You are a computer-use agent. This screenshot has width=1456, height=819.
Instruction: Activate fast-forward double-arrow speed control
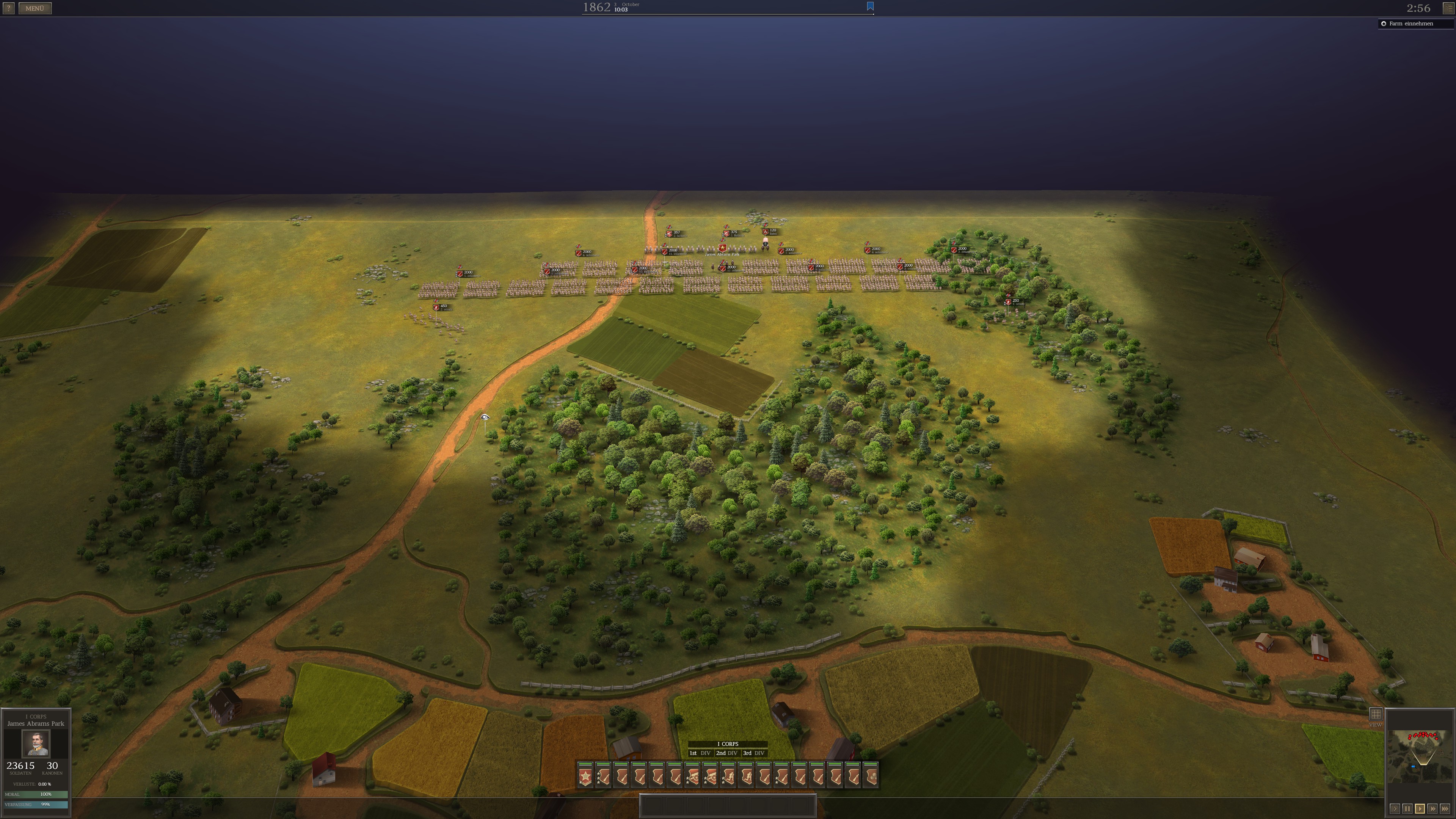tap(1433, 809)
